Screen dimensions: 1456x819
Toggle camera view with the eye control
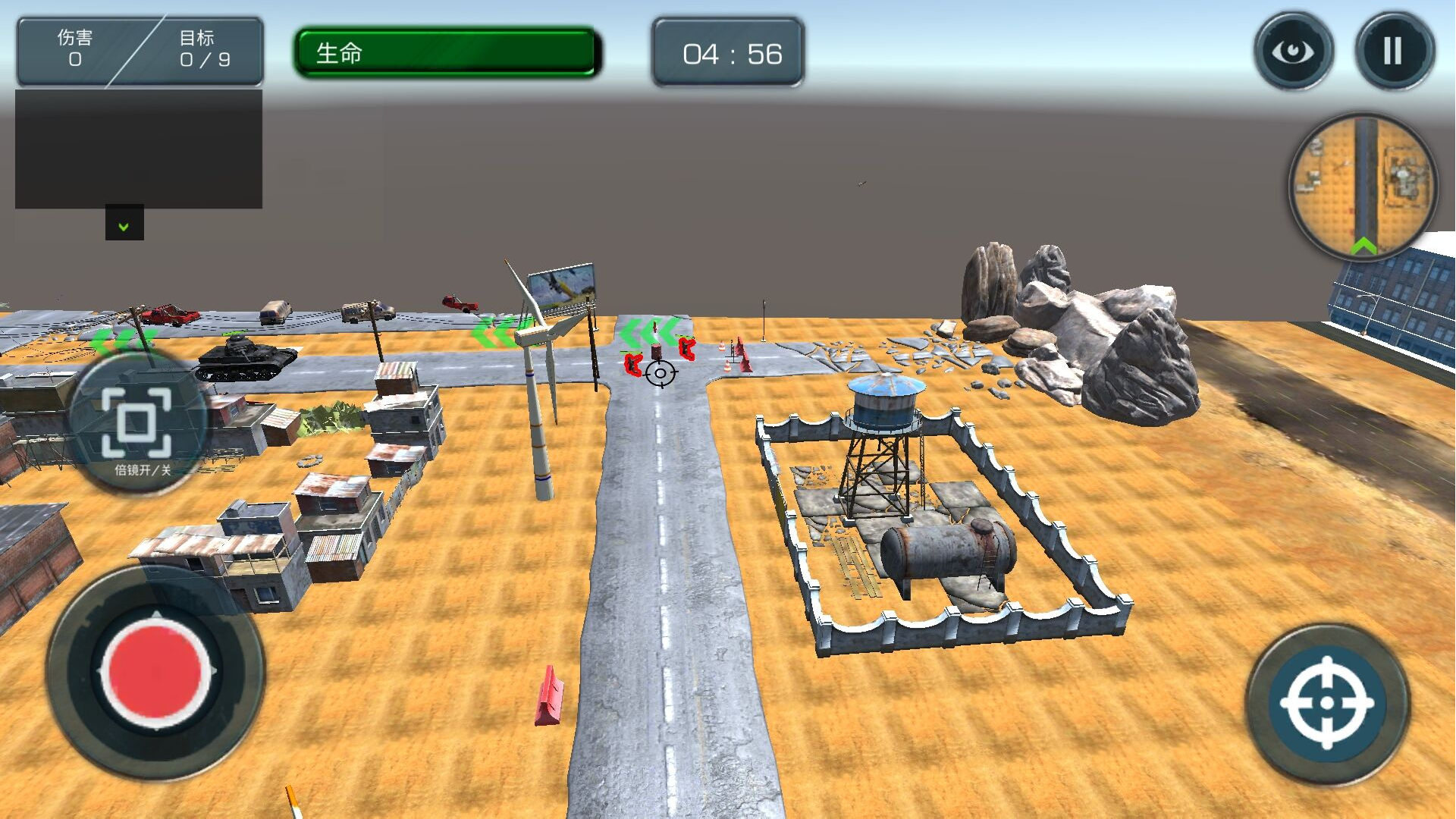1294,49
